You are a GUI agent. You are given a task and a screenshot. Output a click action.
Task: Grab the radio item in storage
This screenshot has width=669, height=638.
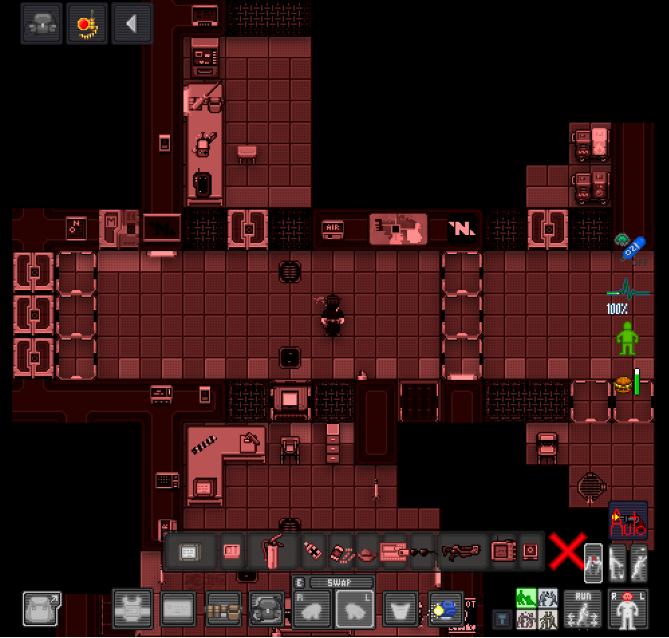click(502, 551)
